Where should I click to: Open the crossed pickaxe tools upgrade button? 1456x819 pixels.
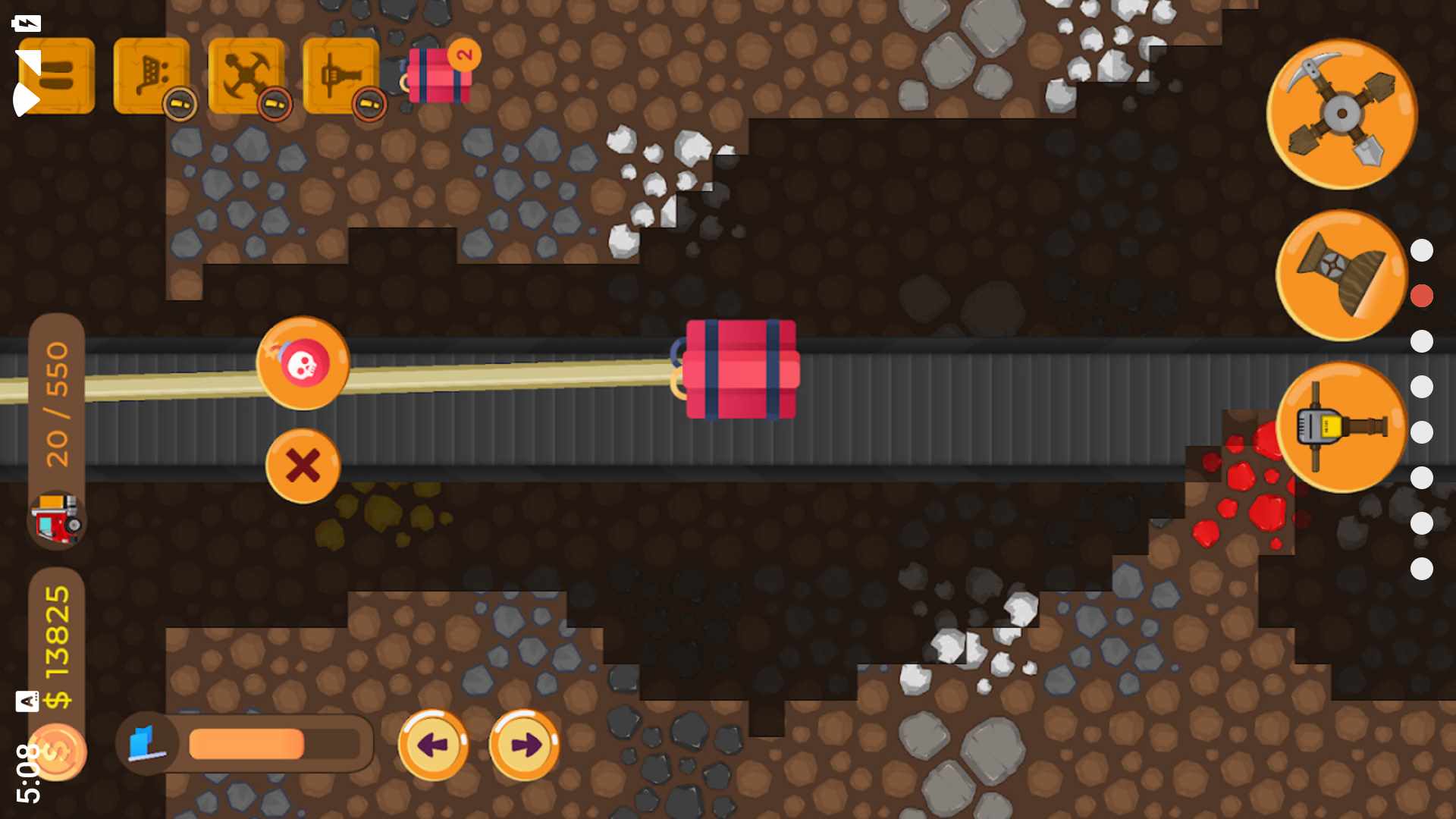coord(246,76)
